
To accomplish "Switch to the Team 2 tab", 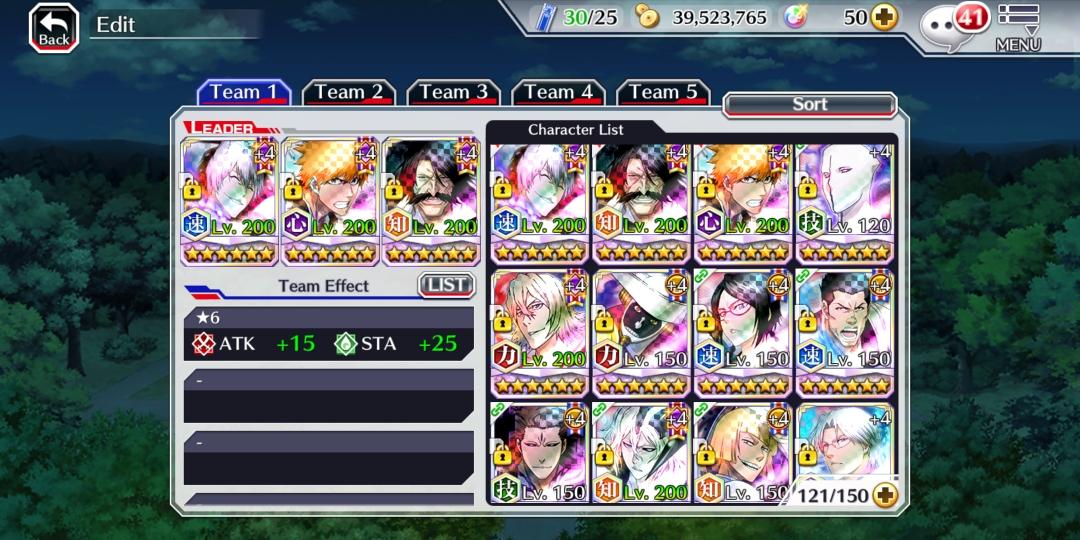I will click(349, 93).
